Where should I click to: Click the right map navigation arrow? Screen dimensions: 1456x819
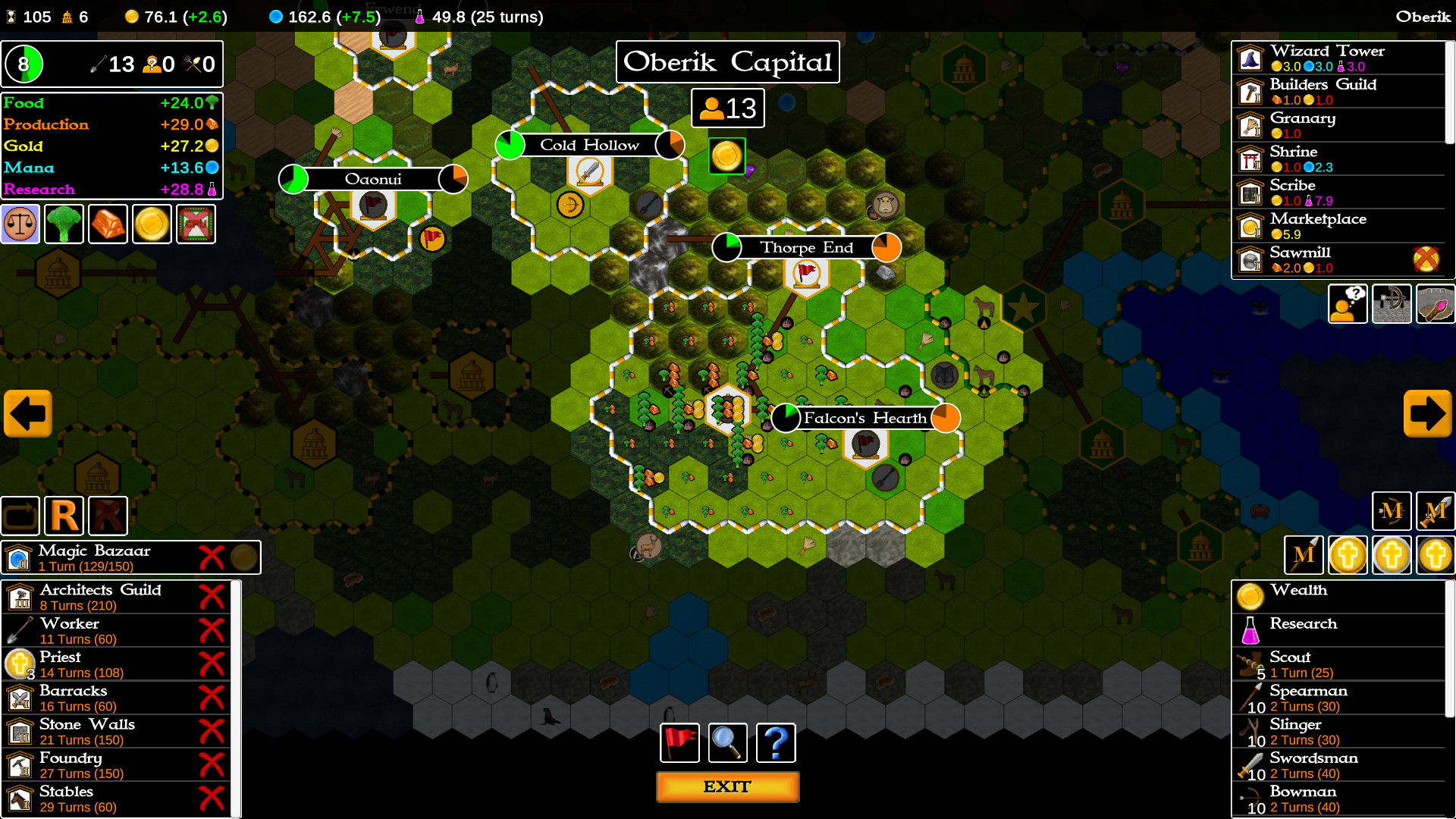1428,413
